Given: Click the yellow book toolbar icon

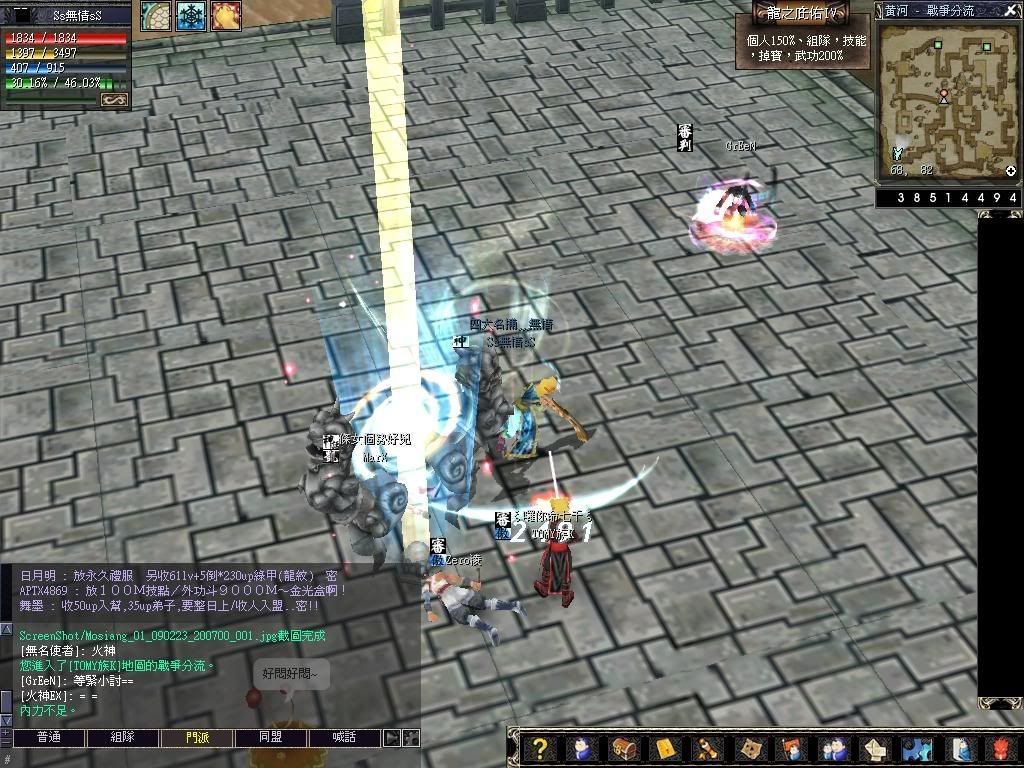Looking at the screenshot, I should [665, 748].
